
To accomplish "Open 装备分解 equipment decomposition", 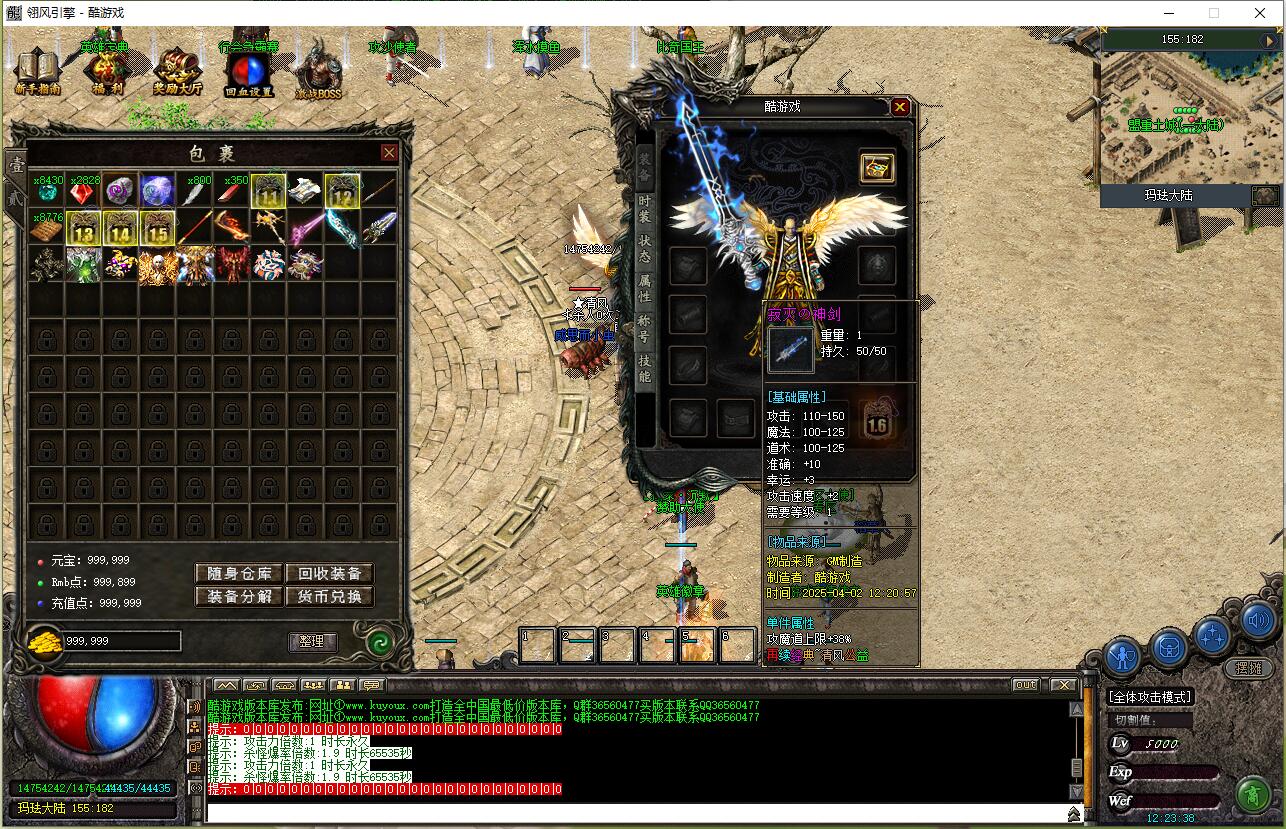I will [239, 596].
